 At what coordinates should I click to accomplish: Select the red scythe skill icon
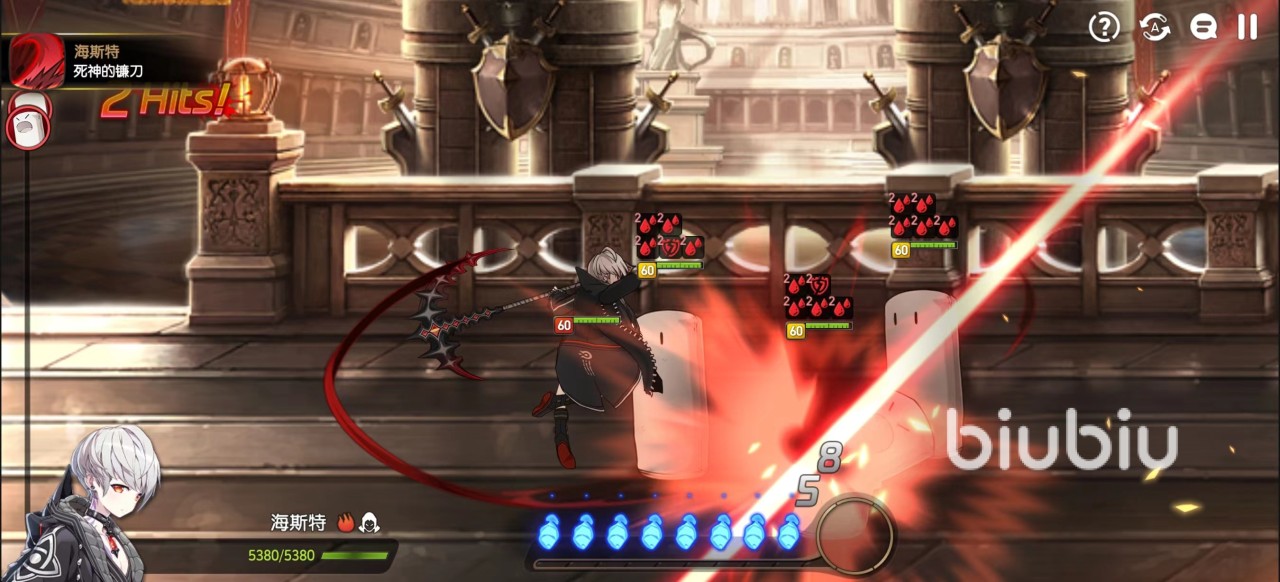pyautogui.click(x=36, y=60)
